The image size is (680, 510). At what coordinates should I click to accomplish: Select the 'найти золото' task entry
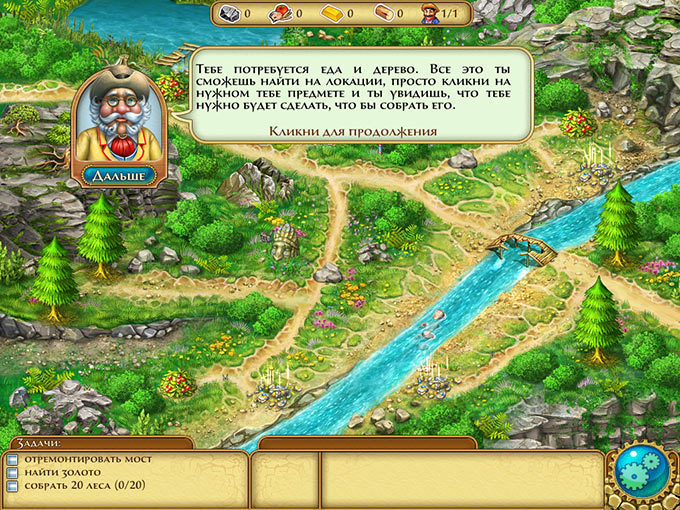(x=59, y=474)
